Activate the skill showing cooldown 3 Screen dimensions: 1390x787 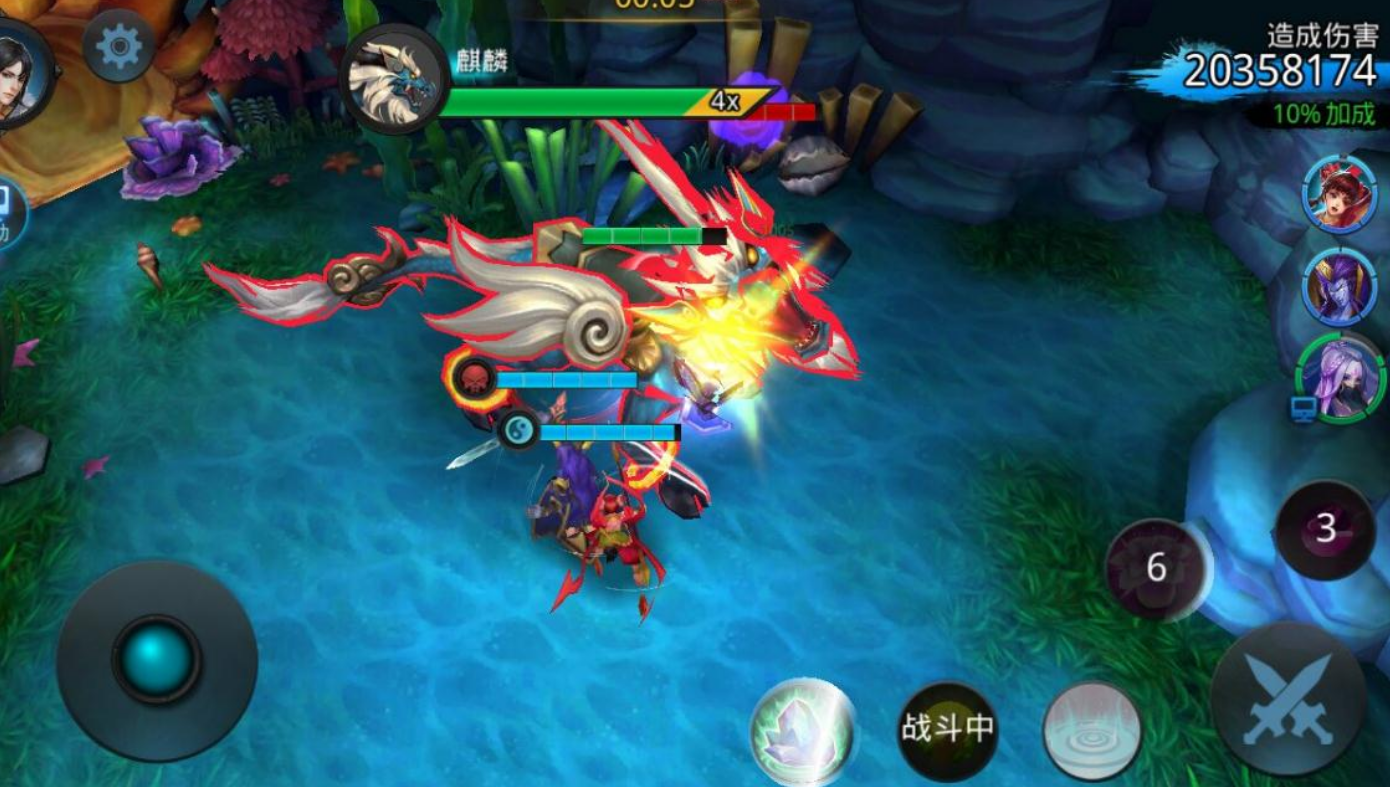tap(1326, 529)
